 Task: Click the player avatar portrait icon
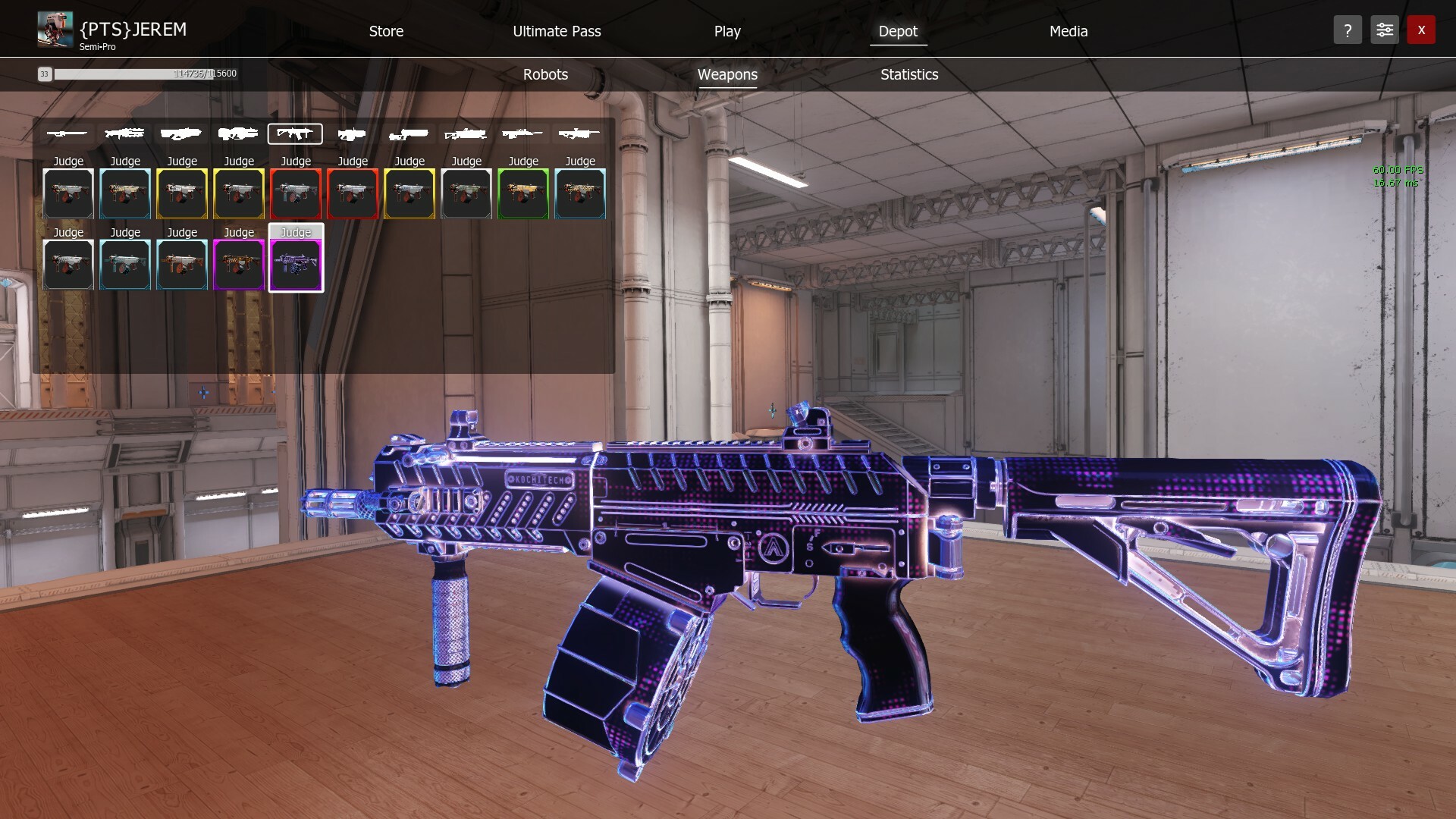54,29
